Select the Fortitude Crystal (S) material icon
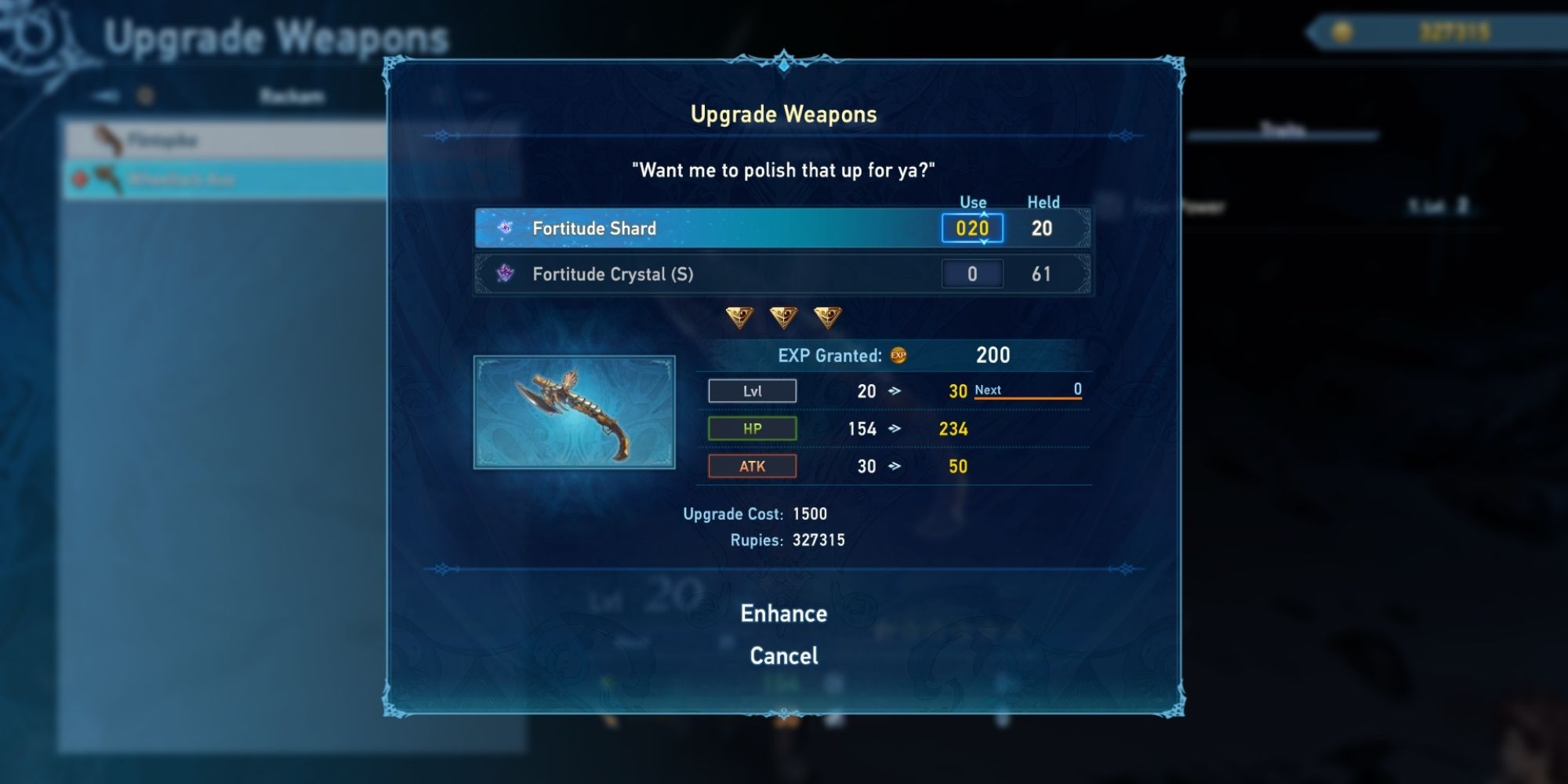Image resolution: width=1568 pixels, height=784 pixels. [x=506, y=274]
